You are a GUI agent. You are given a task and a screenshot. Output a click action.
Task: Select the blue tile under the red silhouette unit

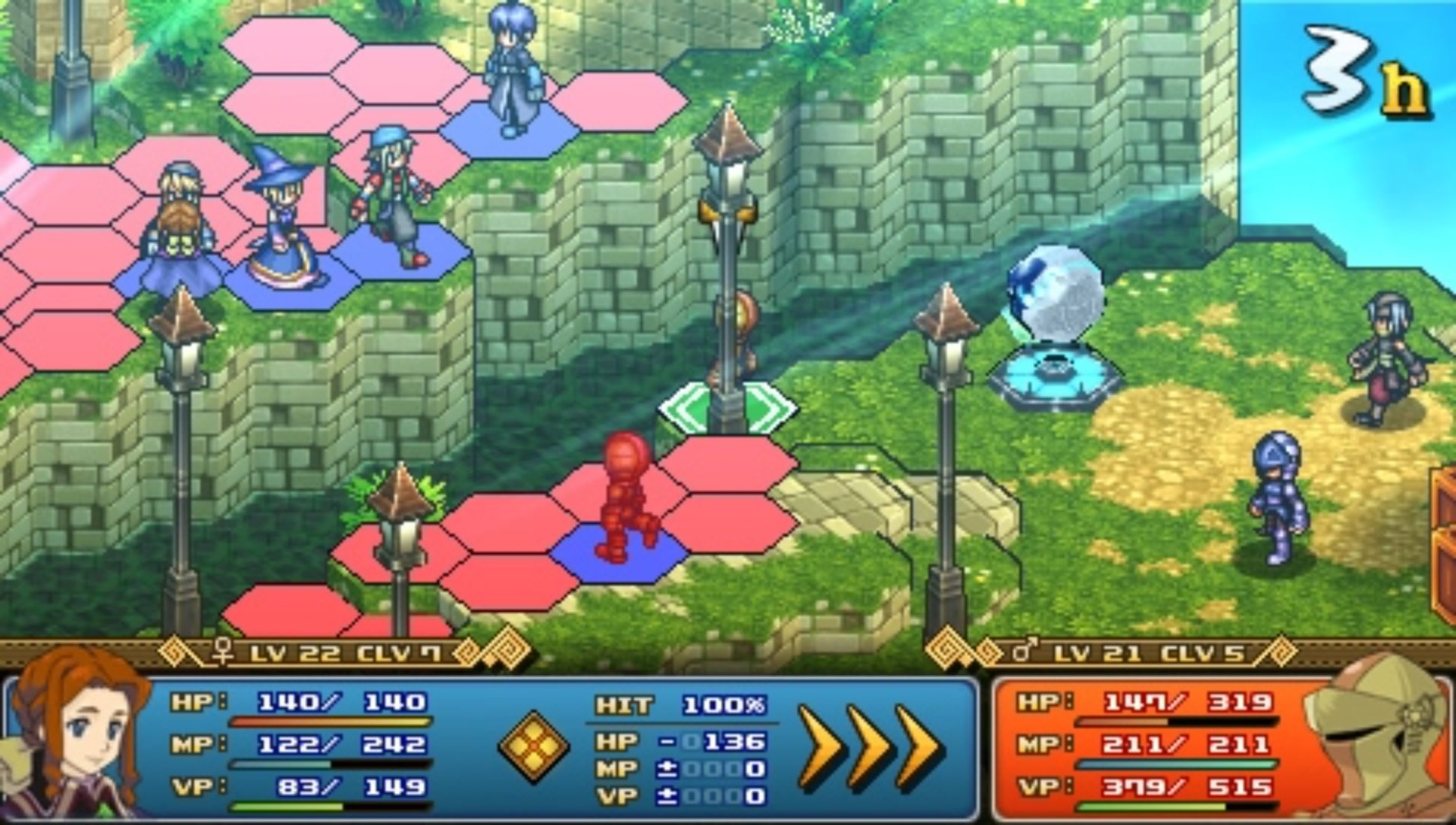click(618, 554)
